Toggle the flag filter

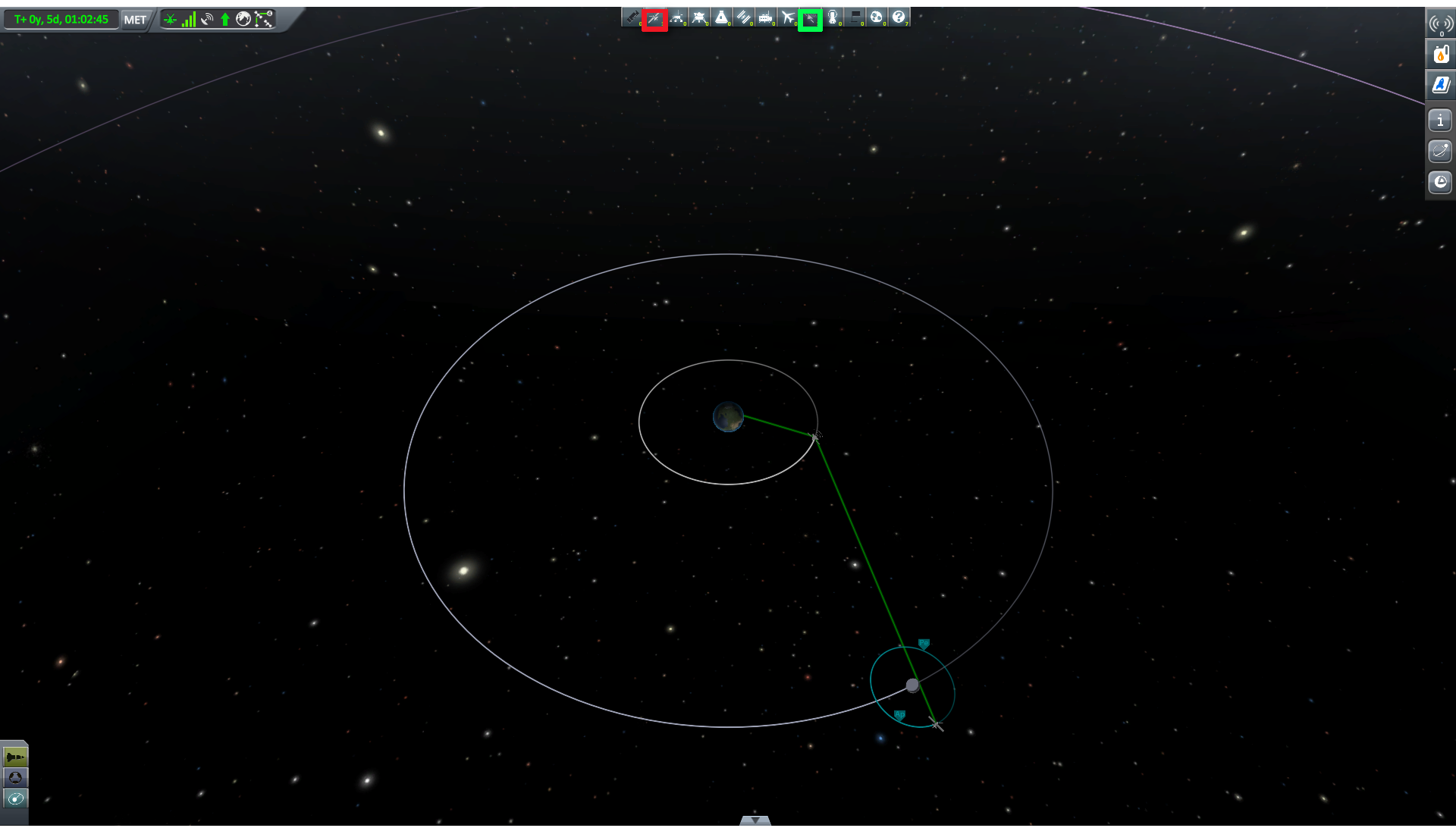pos(855,17)
